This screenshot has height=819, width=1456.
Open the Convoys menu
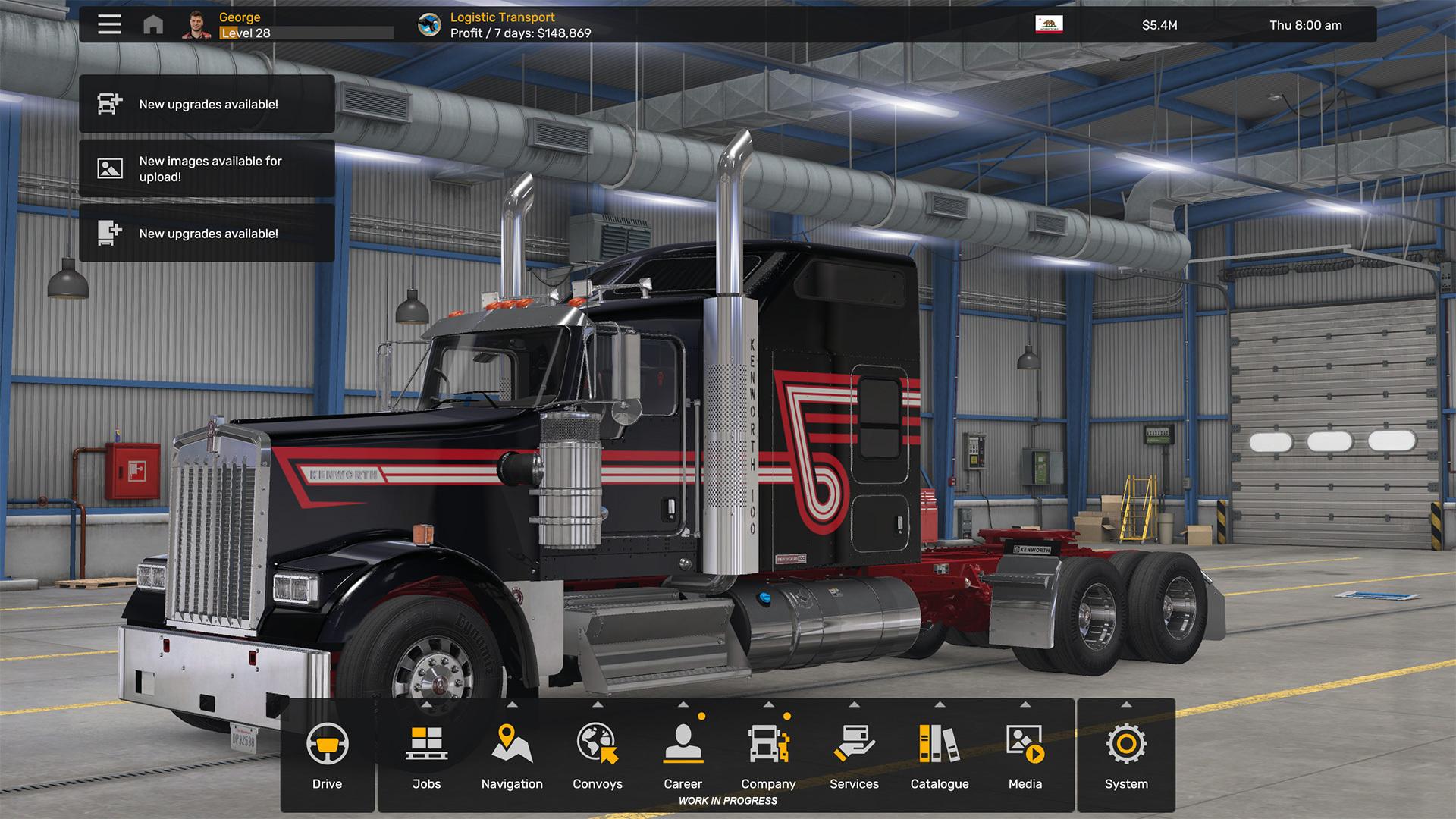tap(598, 755)
